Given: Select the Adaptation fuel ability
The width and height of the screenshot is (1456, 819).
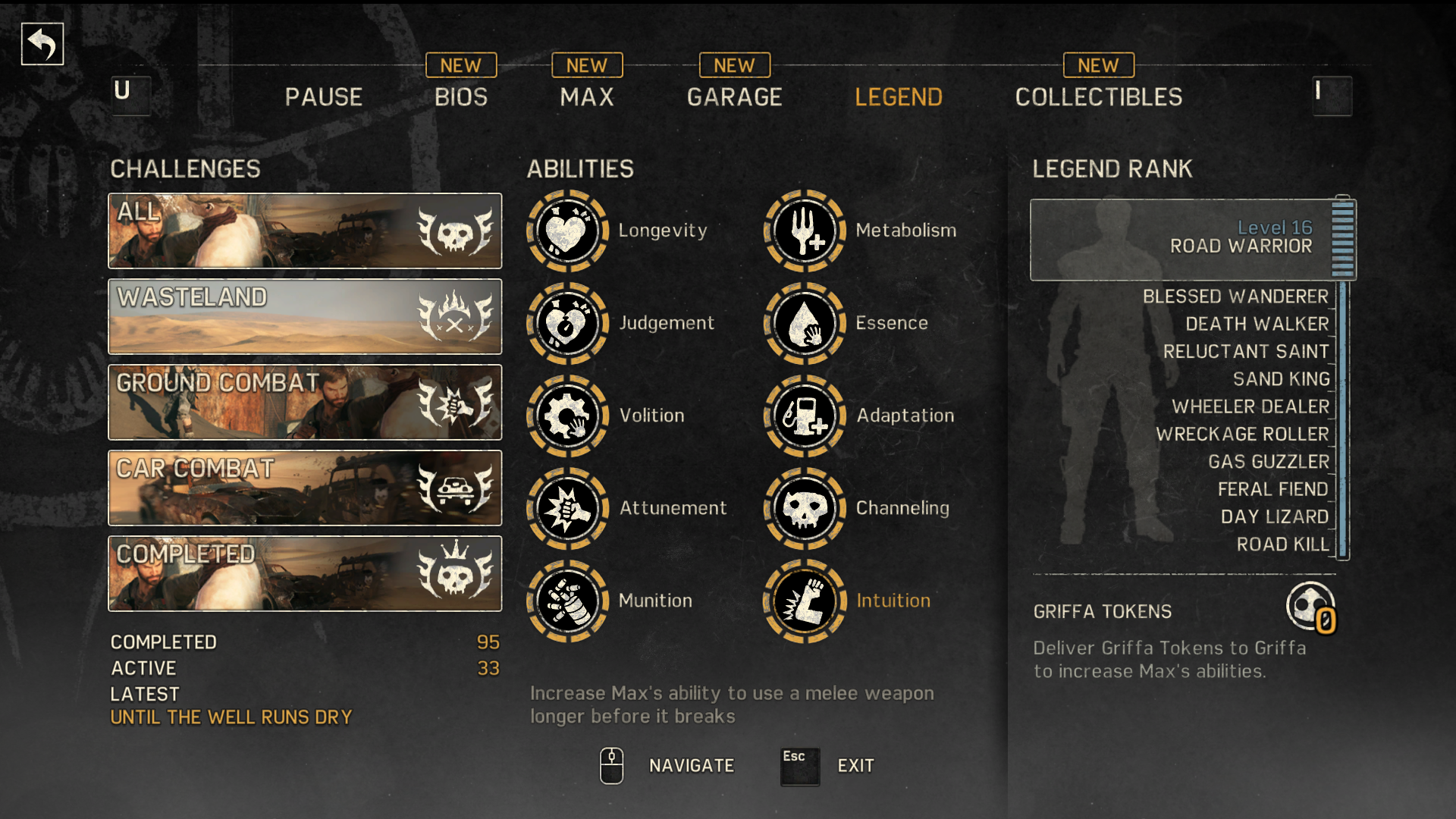Looking at the screenshot, I should pyautogui.click(x=805, y=416).
